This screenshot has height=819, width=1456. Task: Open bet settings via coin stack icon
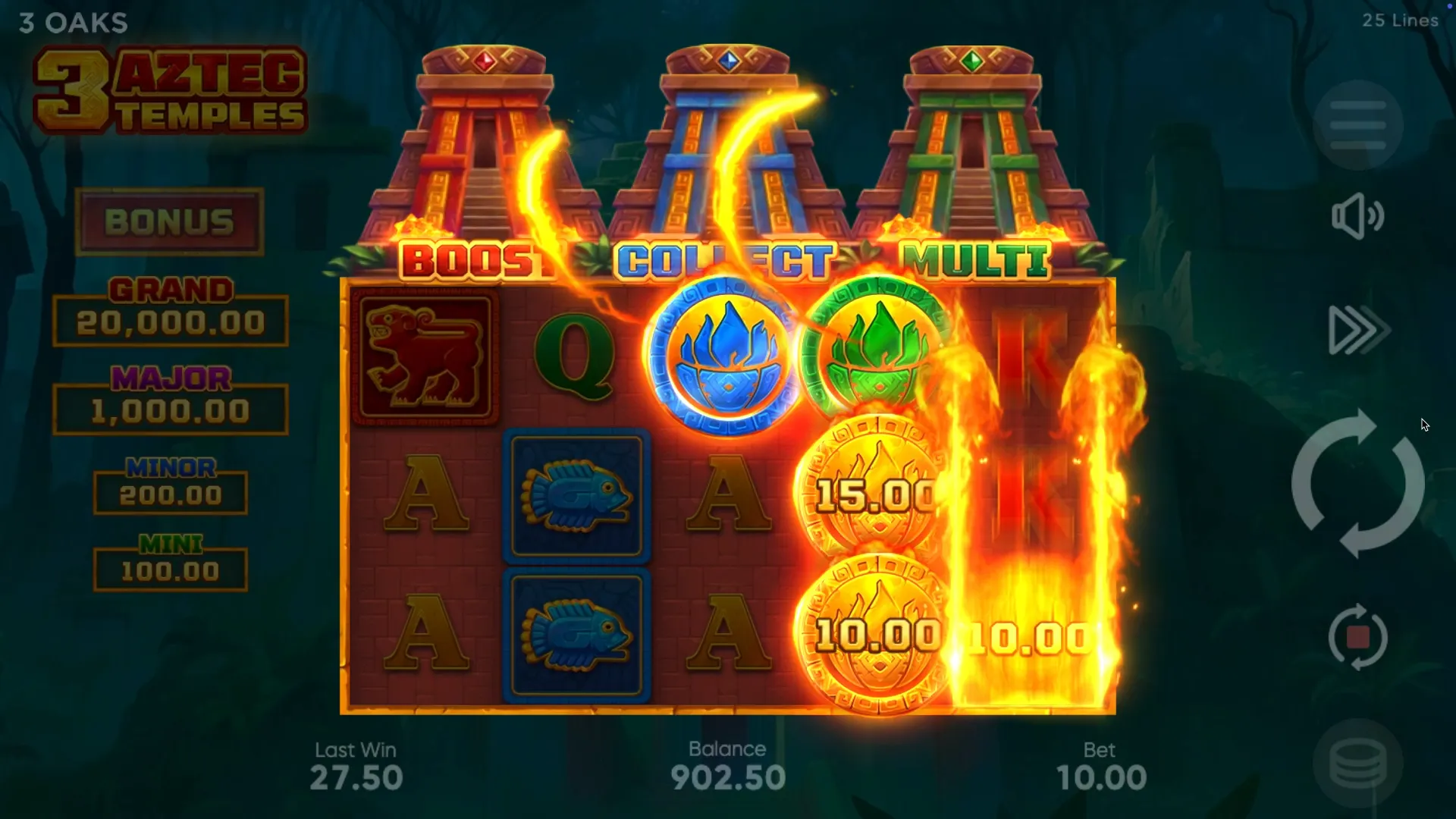[1357, 764]
